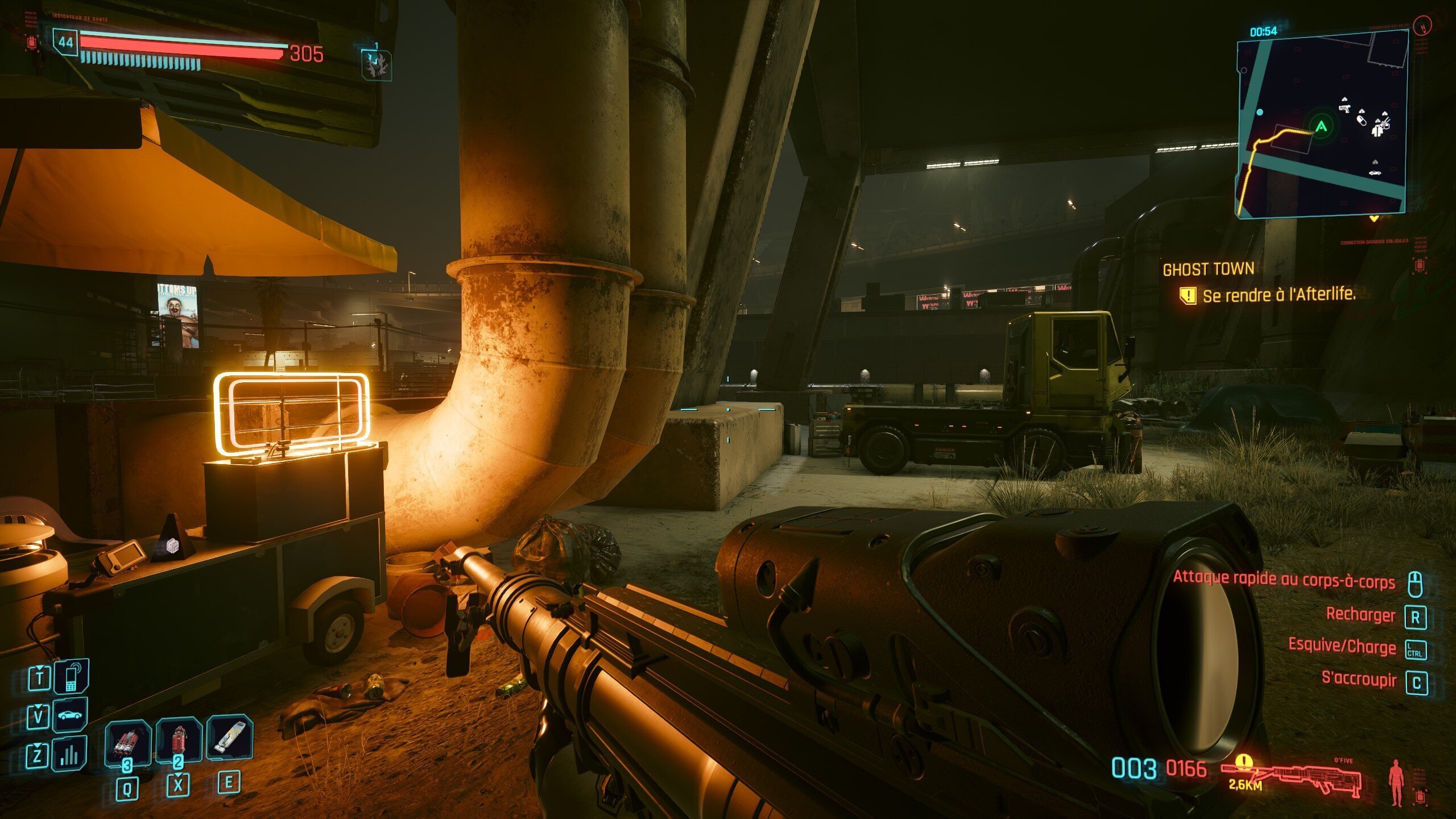Click the green player arrow on minimap

pyautogui.click(x=1321, y=126)
